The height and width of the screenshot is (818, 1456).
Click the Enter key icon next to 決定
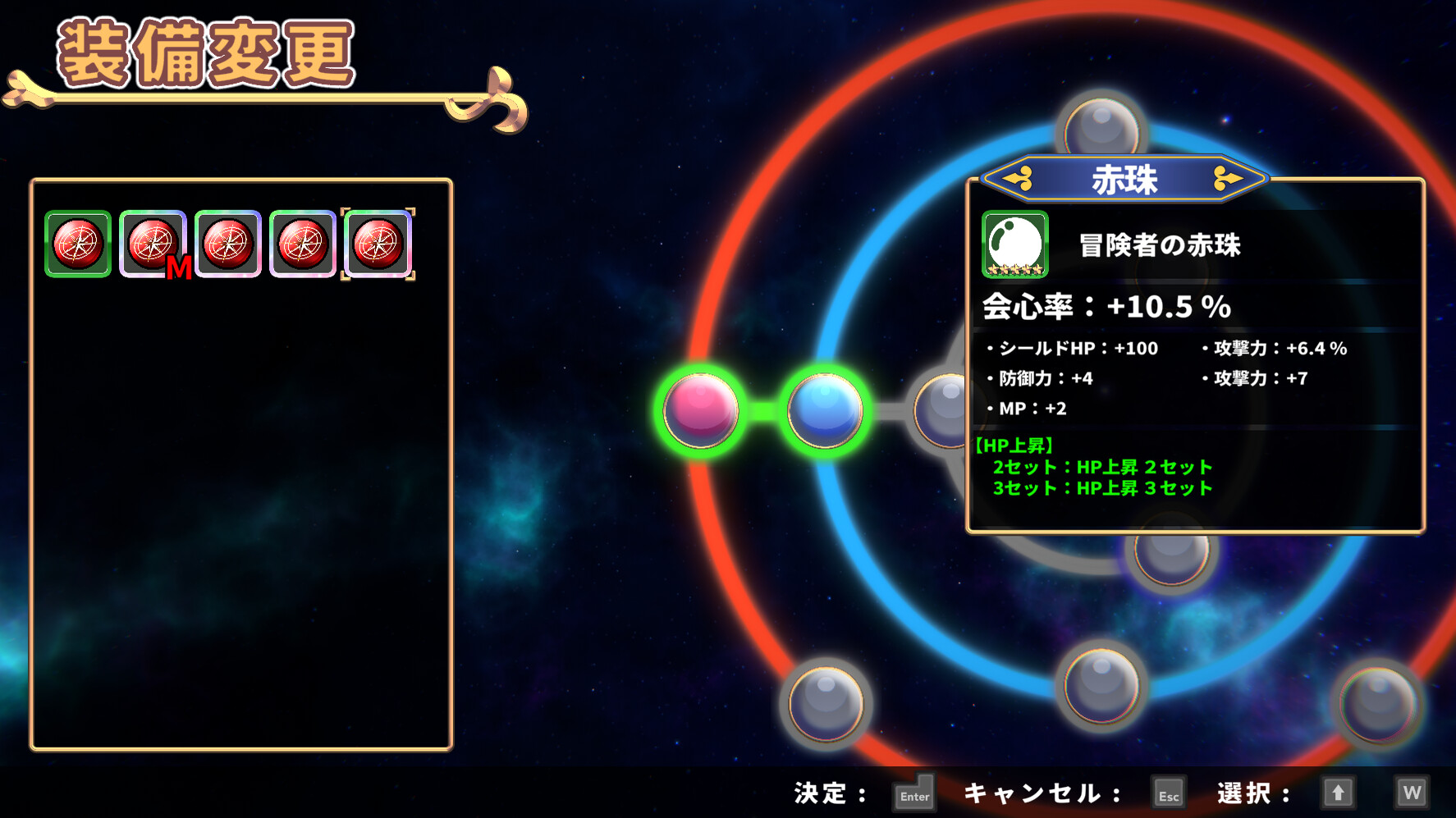click(913, 793)
